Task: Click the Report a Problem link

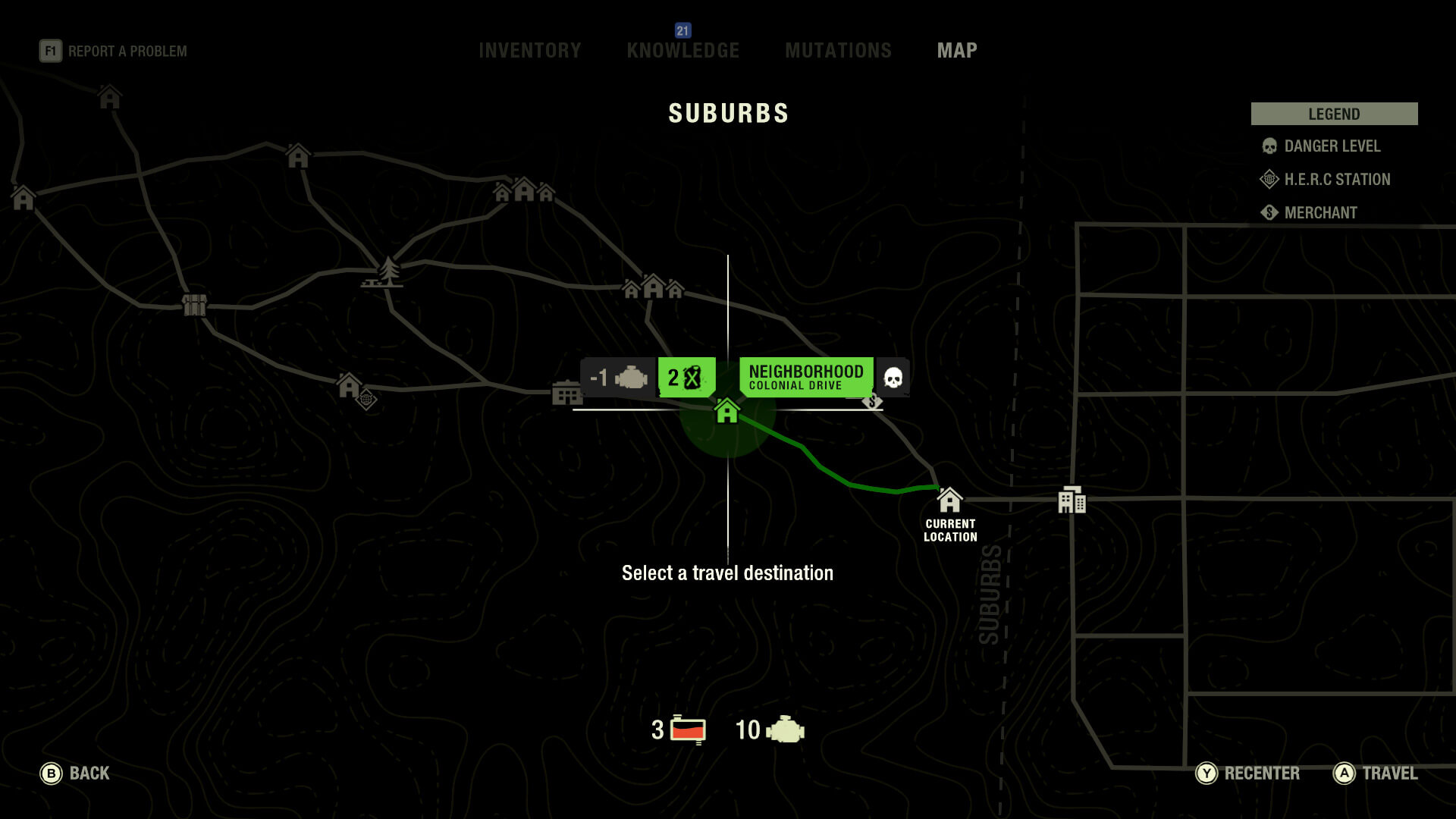Action: coord(114,52)
